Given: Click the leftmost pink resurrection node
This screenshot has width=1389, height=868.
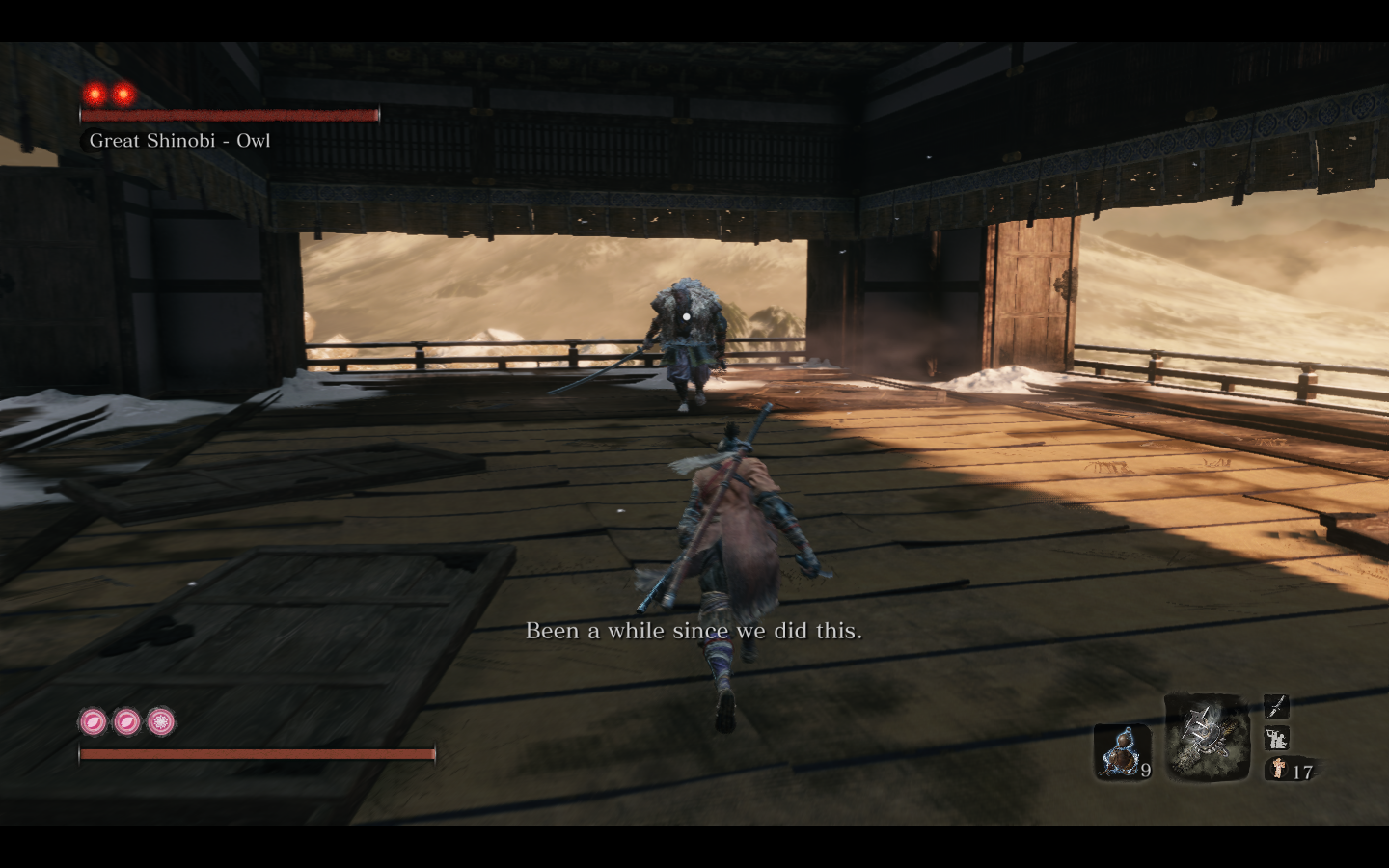Looking at the screenshot, I should coord(92,719).
